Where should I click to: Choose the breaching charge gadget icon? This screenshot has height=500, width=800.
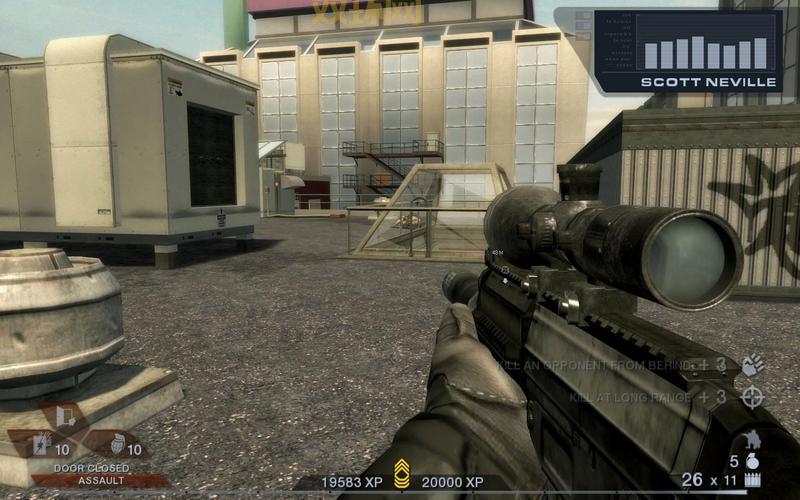click(42, 447)
